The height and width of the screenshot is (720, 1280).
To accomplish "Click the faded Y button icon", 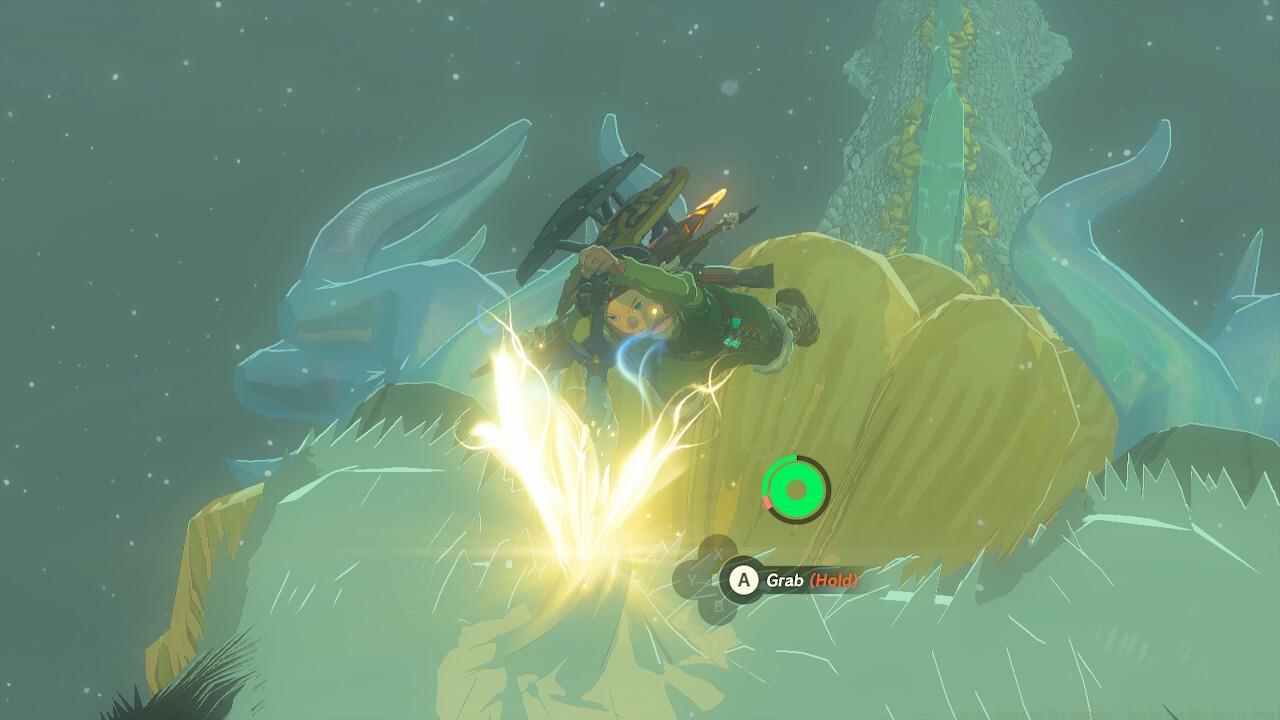I will 692,578.
